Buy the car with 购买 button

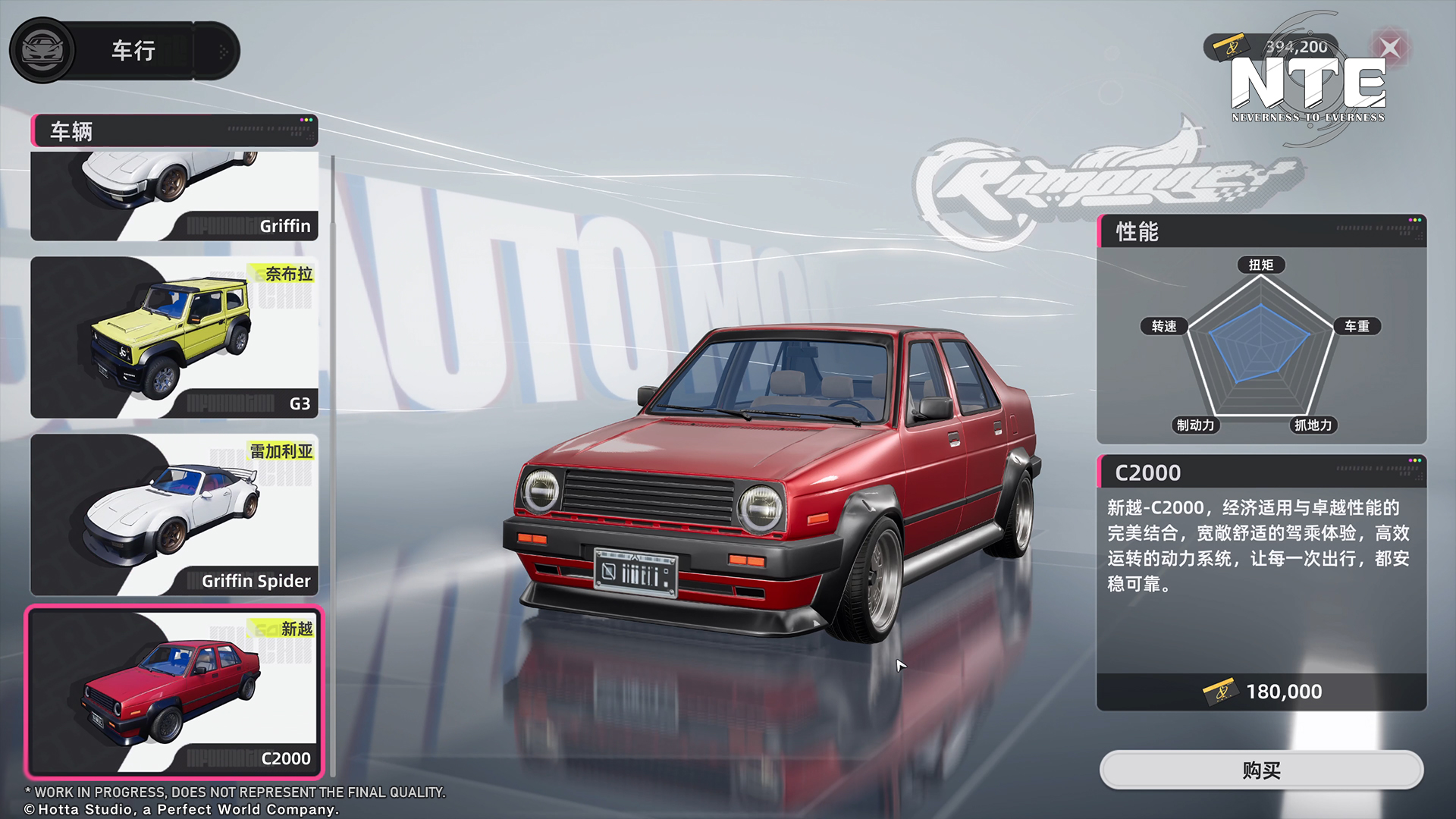1261,770
